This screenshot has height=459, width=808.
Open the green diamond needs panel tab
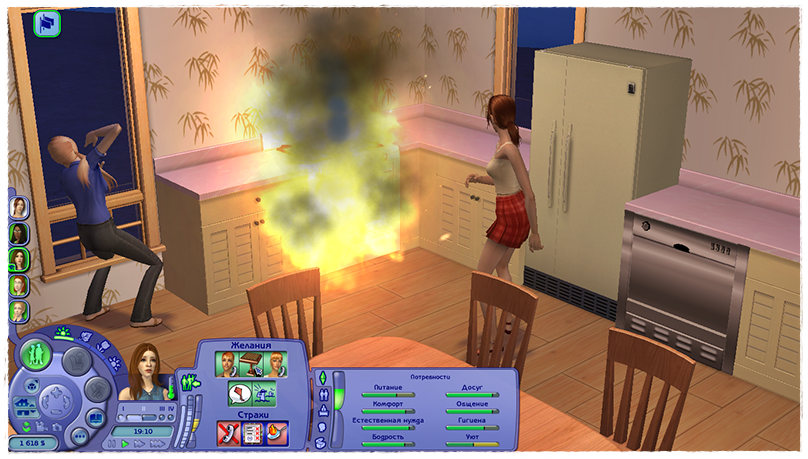[322, 377]
